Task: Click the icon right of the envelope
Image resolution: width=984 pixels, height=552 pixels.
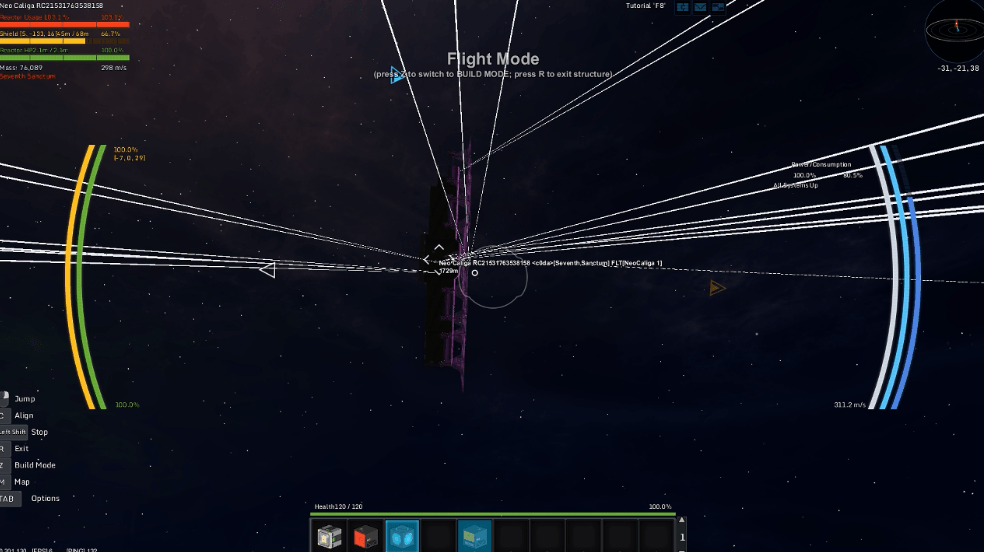Action: (717, 7)
